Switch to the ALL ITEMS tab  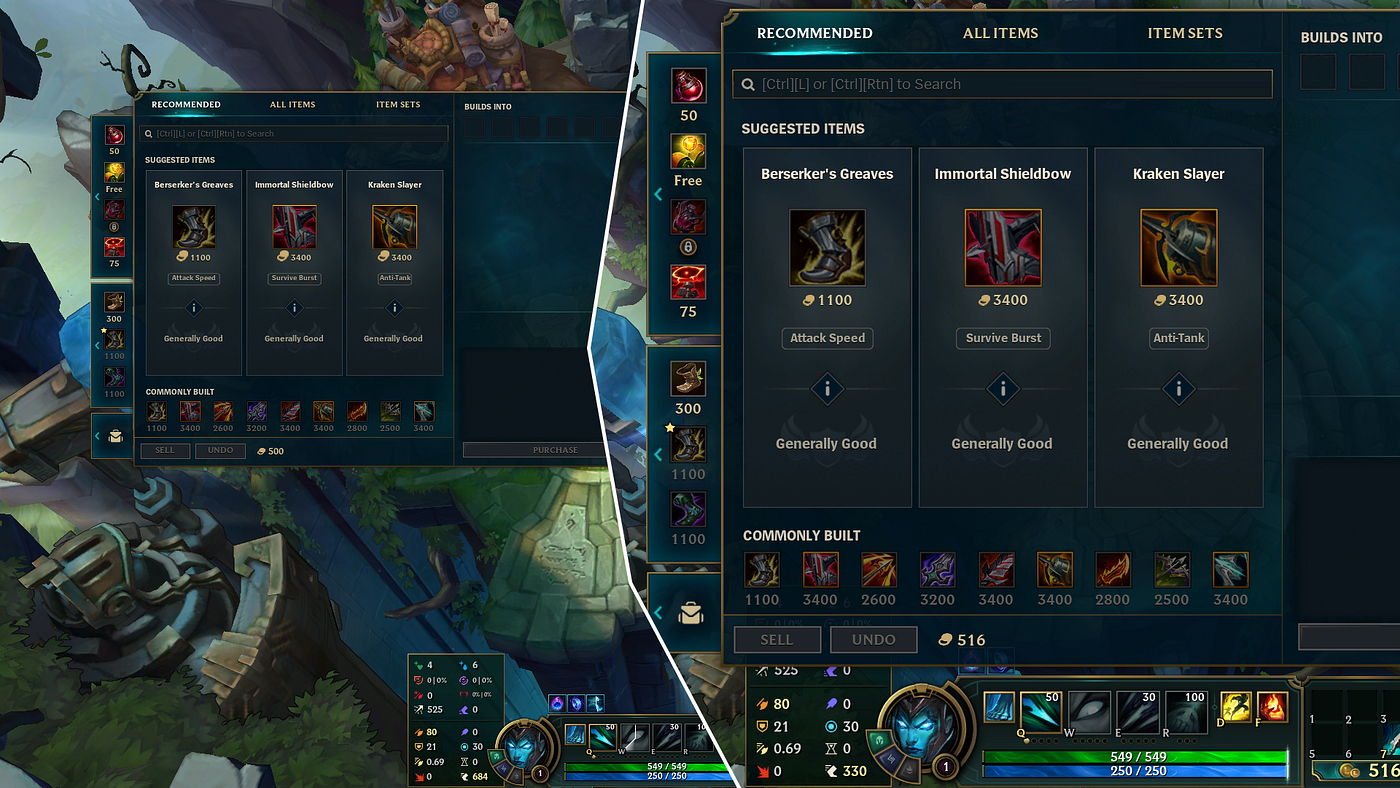pos(1001,33)
